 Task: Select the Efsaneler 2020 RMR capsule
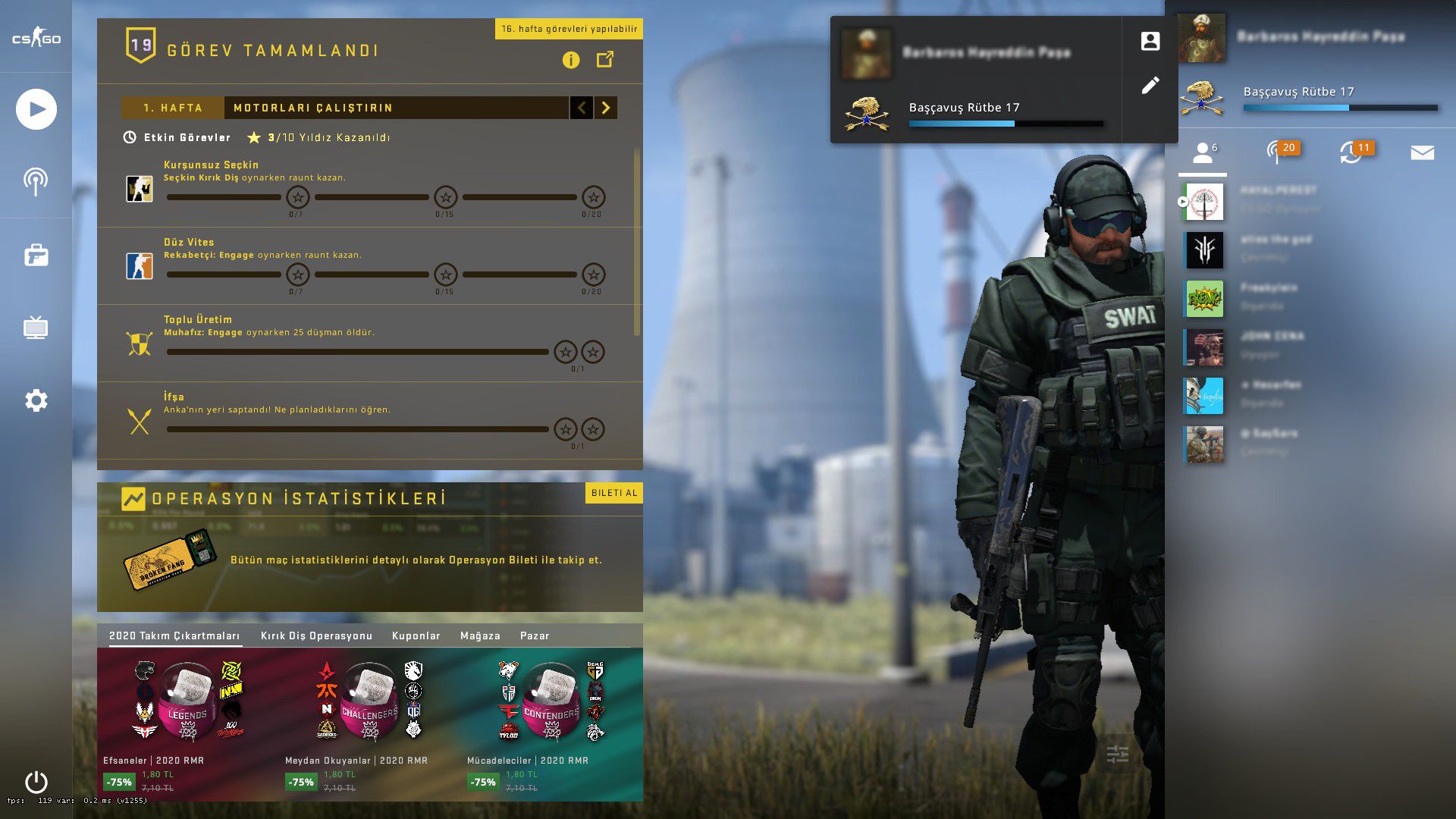[x=187, y=701]
